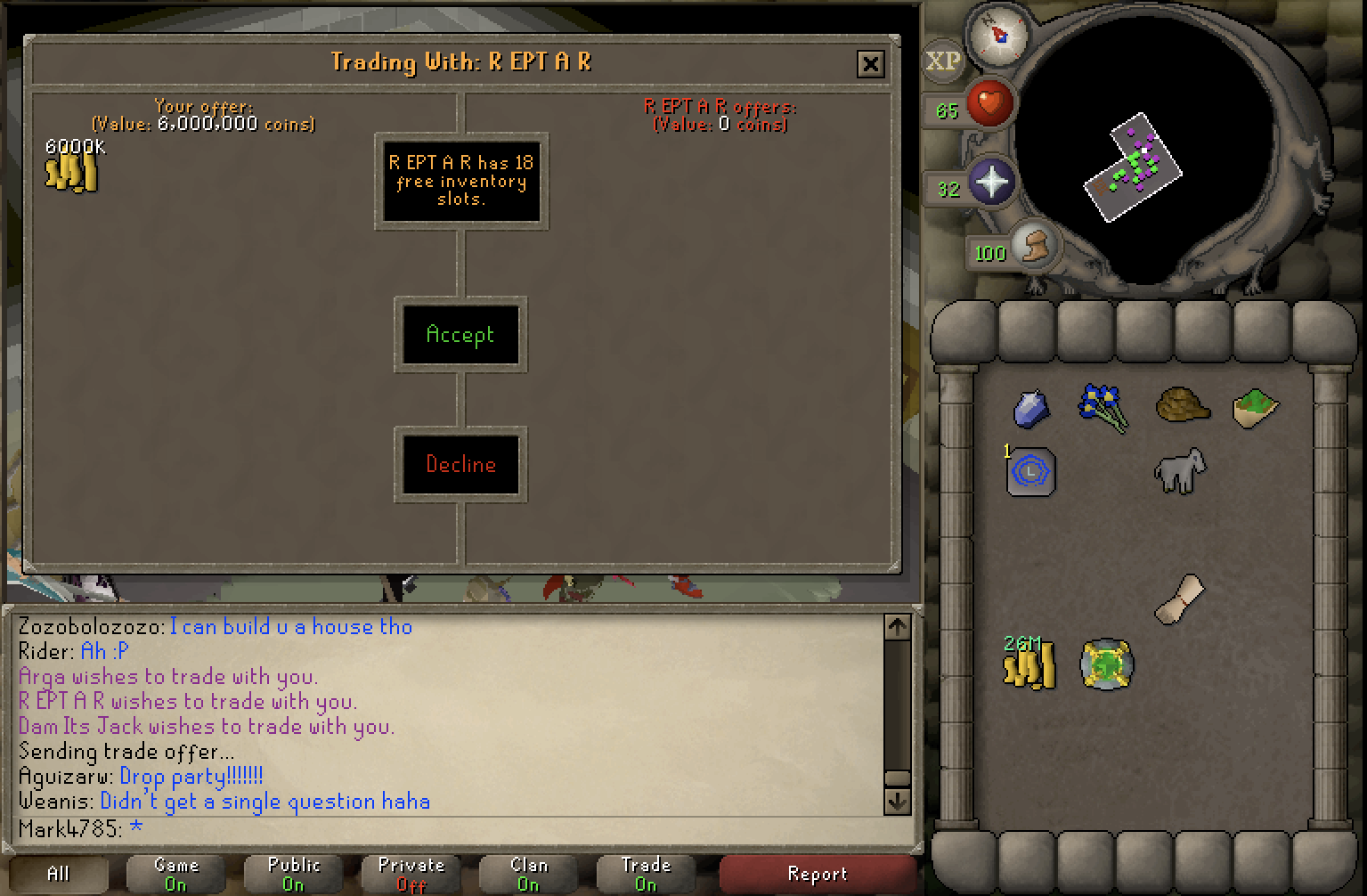This screenshot has width=1367, height=896.
Task: Open the Report button
Action: (817, 874)
